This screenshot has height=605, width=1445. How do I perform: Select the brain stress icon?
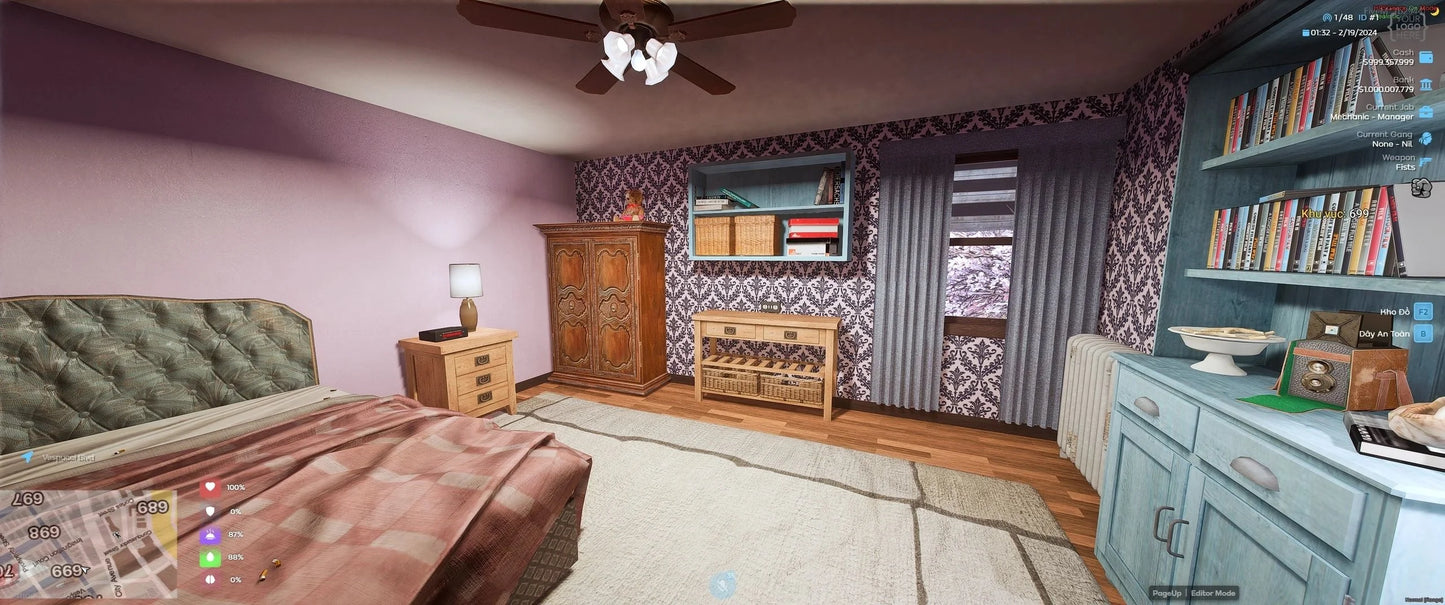pyautogui.click(x=210, y=580)
